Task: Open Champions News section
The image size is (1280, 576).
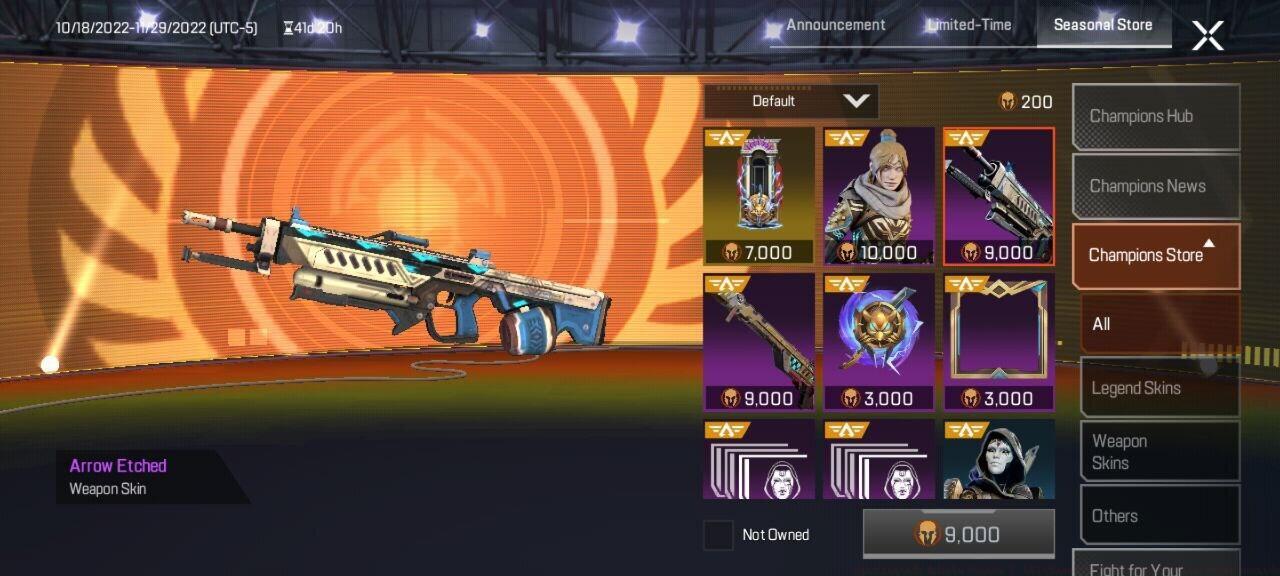Action: 1156,186
